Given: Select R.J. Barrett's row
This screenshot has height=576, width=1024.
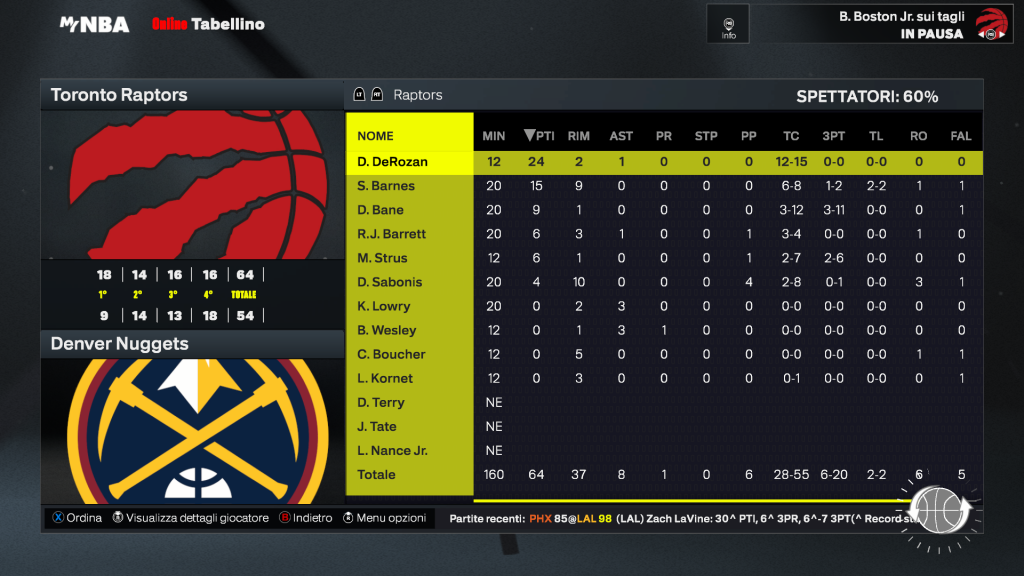Looking at the screenshot, I should tap(391, 234).
